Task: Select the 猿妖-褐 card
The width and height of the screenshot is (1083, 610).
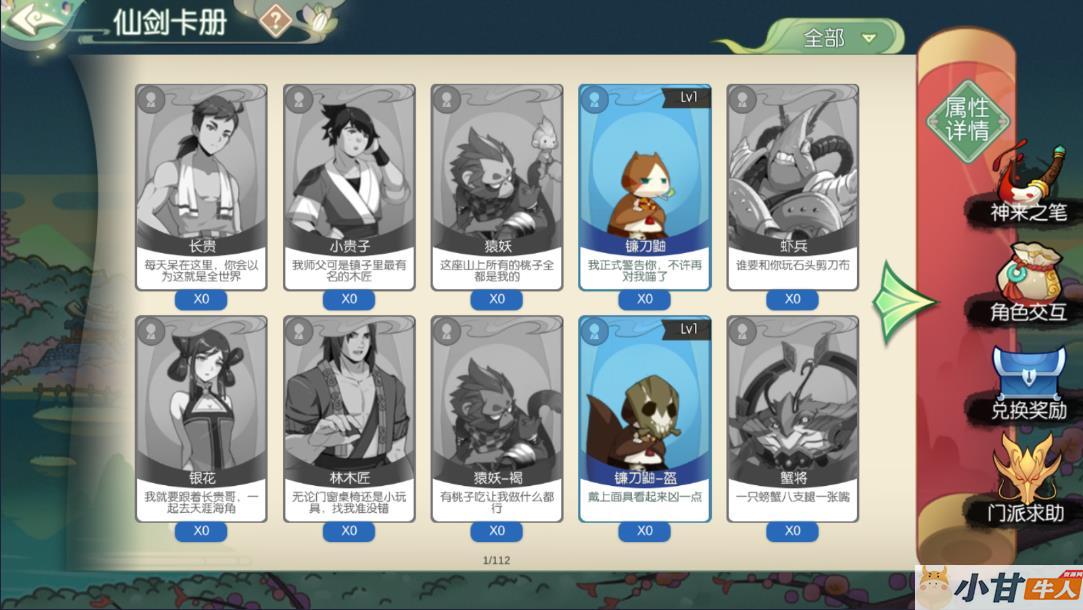Action: click(497, 418)
